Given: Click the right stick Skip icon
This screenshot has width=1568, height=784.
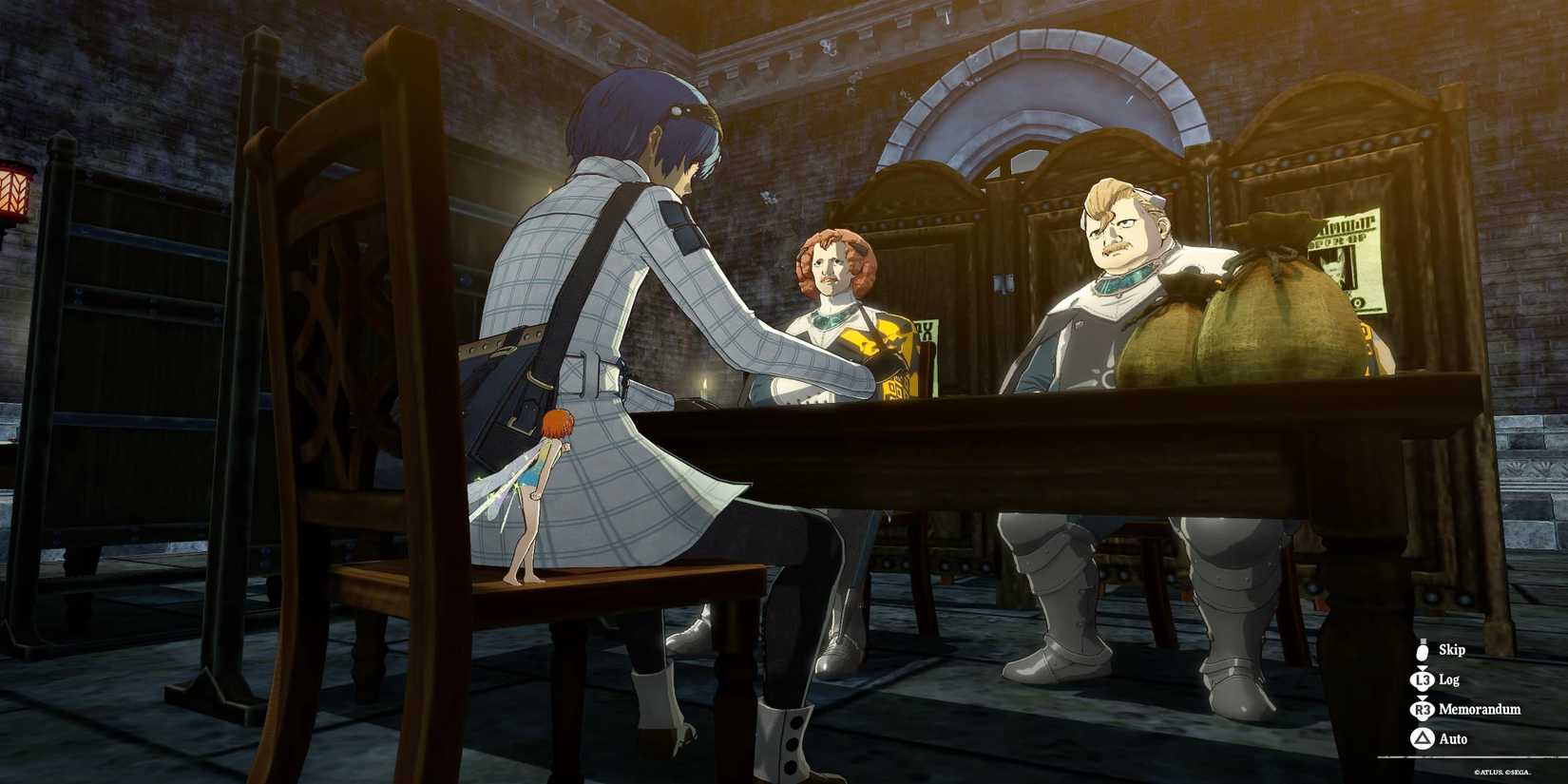Looking at the screenshot, I should (x=1423, y=650).
